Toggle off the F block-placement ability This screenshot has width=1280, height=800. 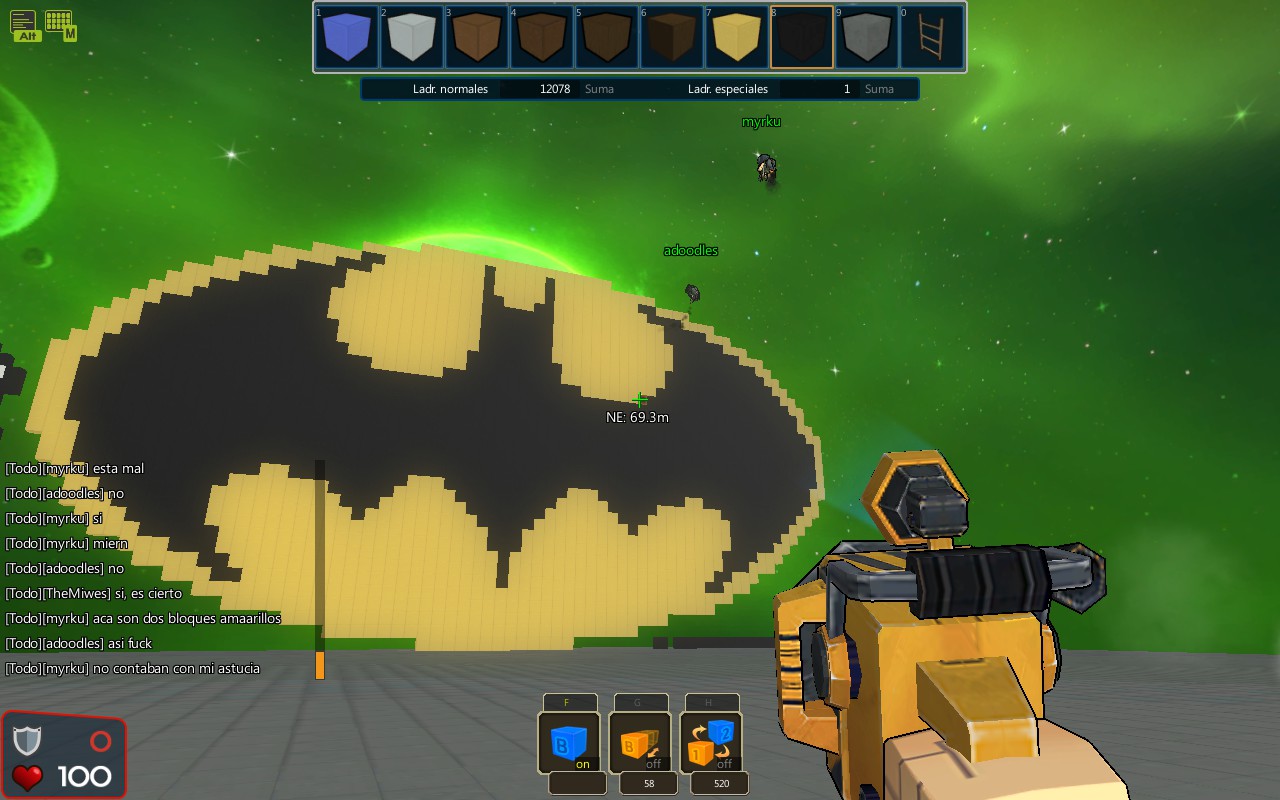coord(570,744)
